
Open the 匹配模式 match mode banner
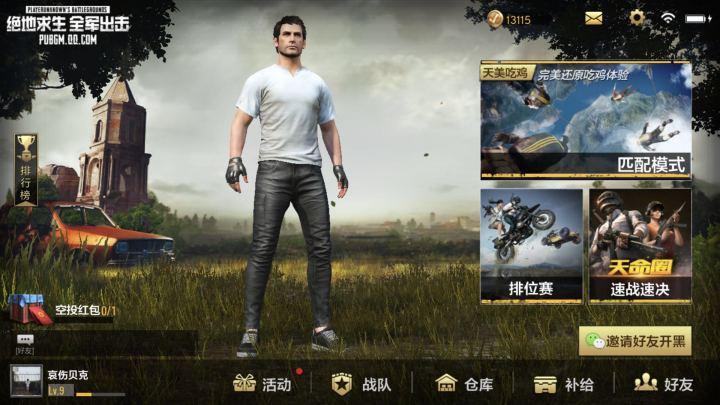click(585, 120)
